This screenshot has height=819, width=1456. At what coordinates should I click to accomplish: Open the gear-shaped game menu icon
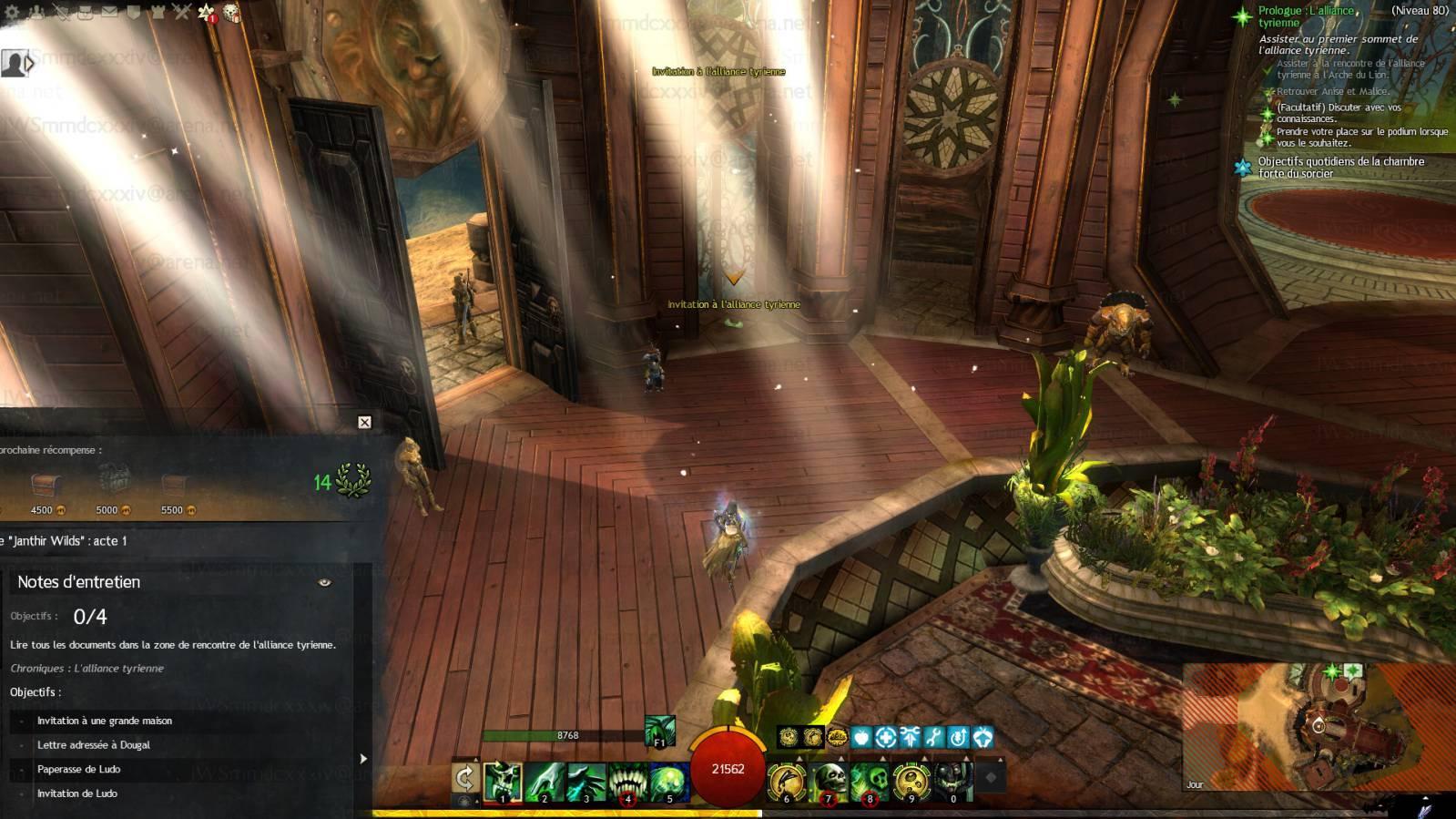pos(12,12)
